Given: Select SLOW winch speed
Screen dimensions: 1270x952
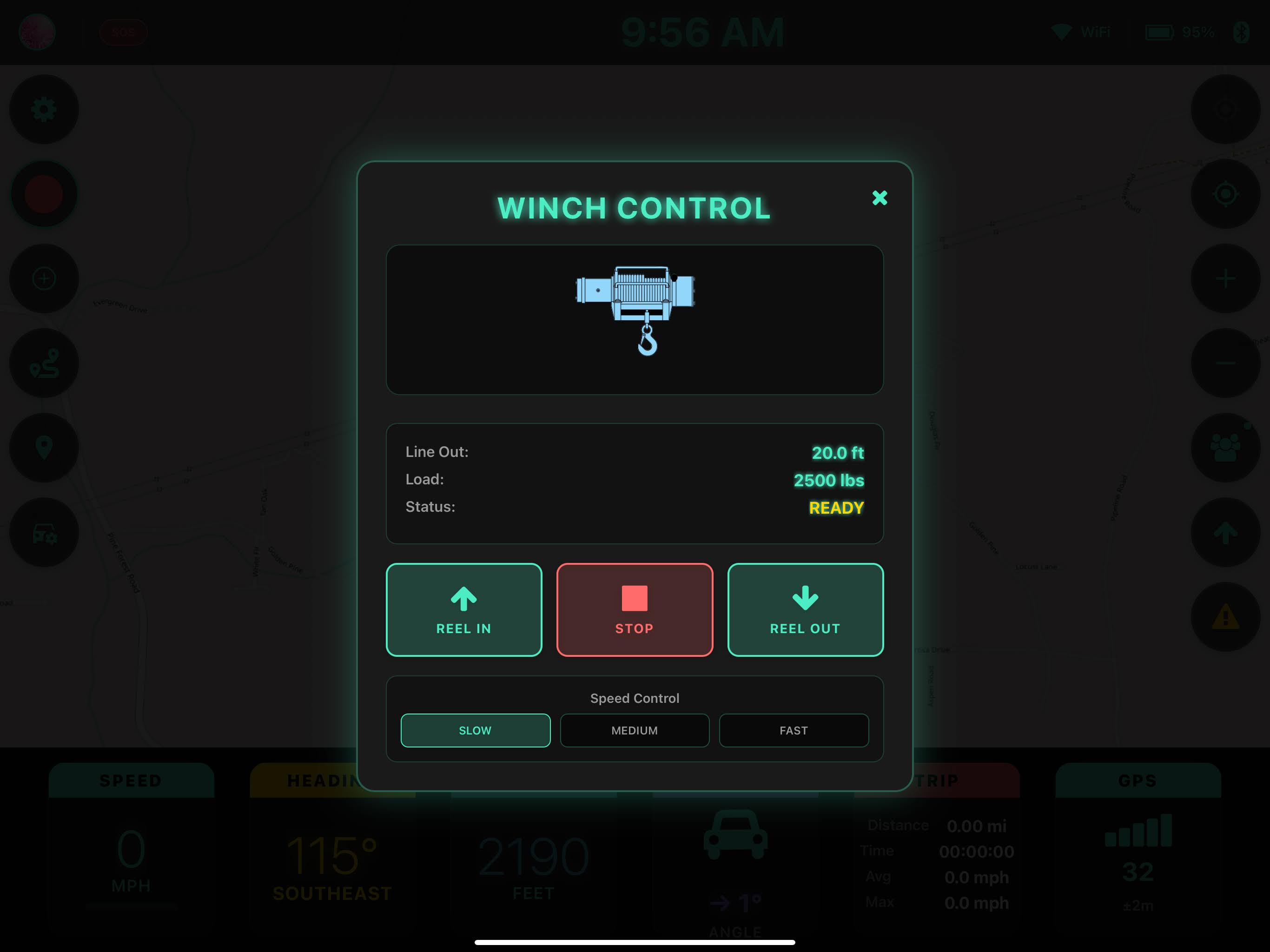Looking at the screenshot, I should (x=476, y=730).
